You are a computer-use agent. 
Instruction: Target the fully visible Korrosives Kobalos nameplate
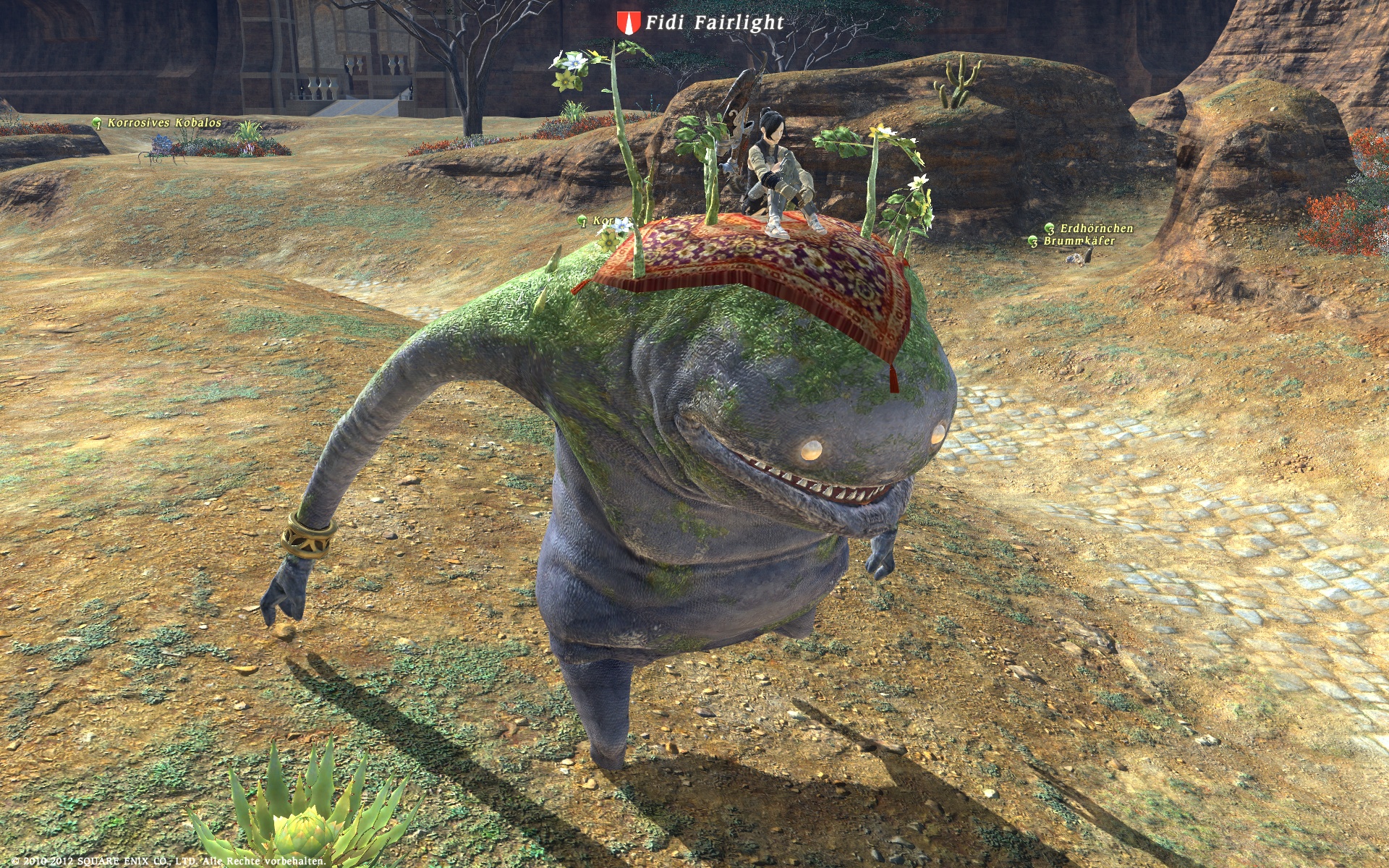coord(163,123)
